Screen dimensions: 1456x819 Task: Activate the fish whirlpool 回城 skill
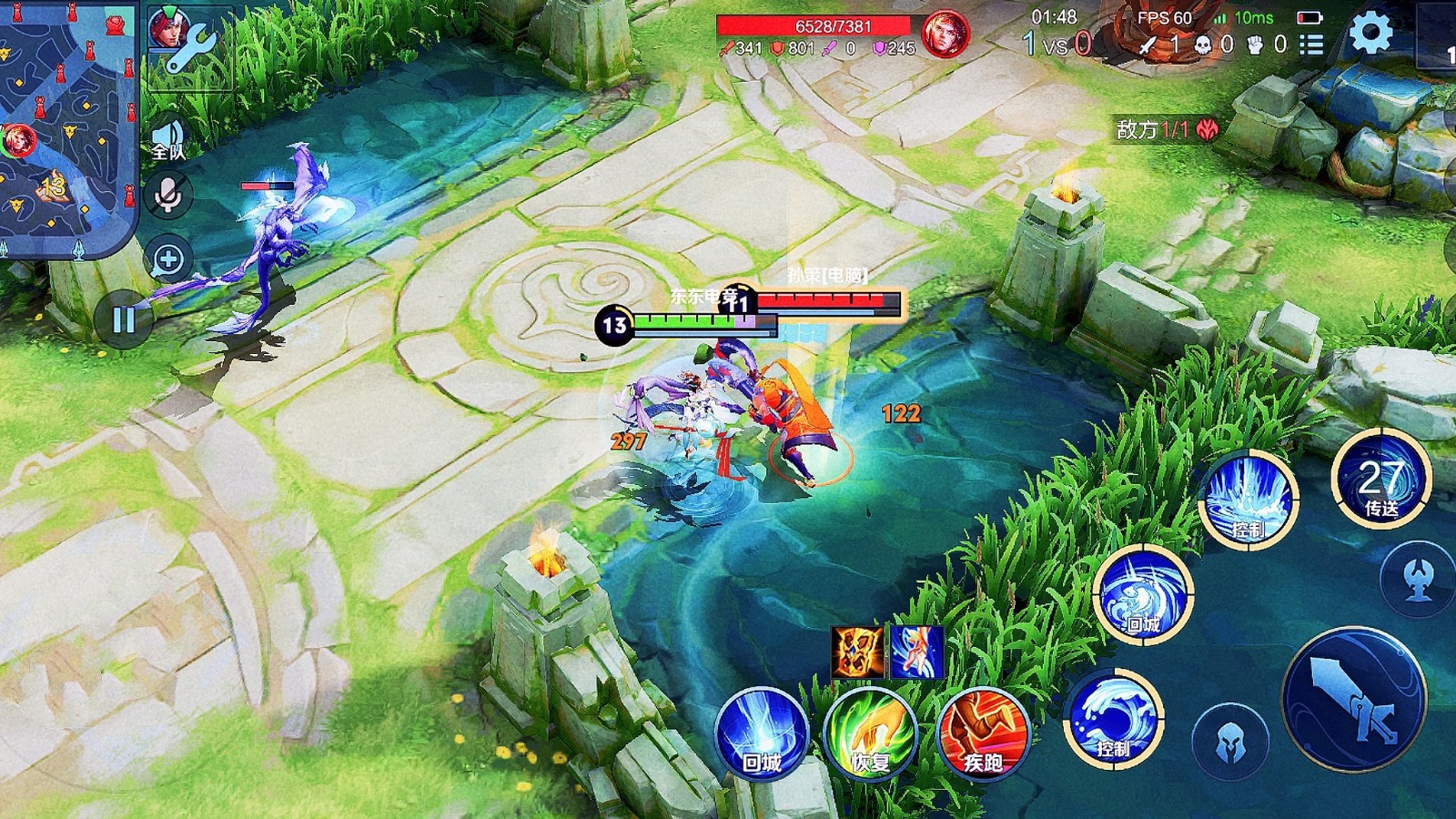coord(1143,594)
